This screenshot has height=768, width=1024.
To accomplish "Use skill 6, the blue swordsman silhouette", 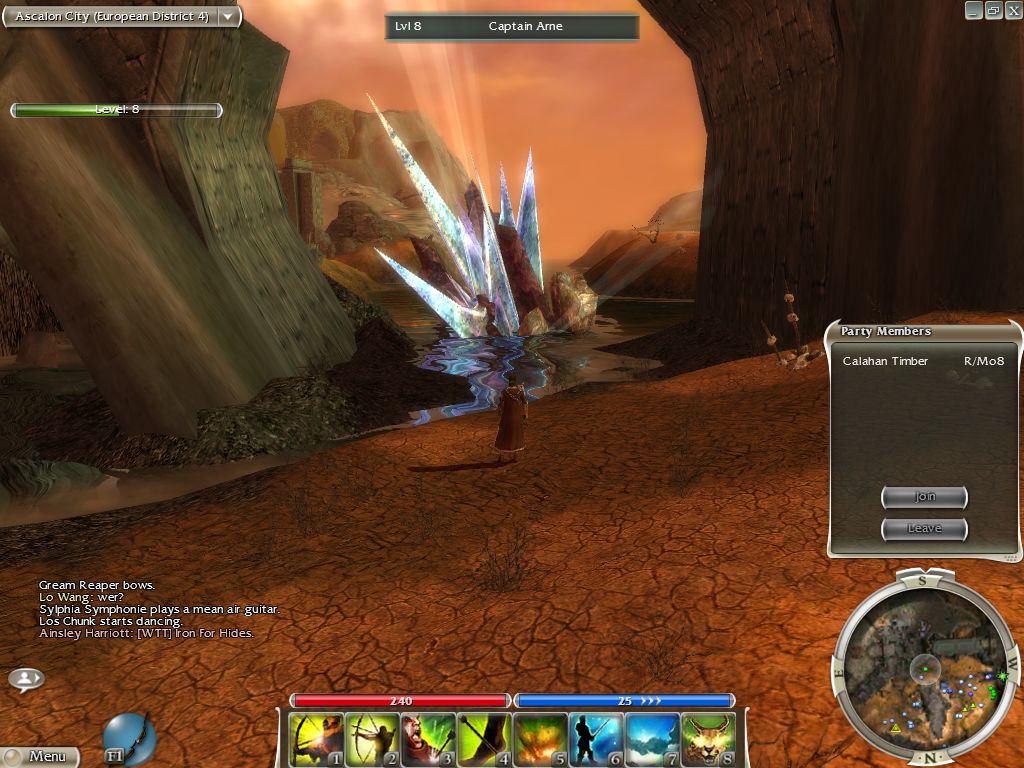I will [x=597, y=740].
